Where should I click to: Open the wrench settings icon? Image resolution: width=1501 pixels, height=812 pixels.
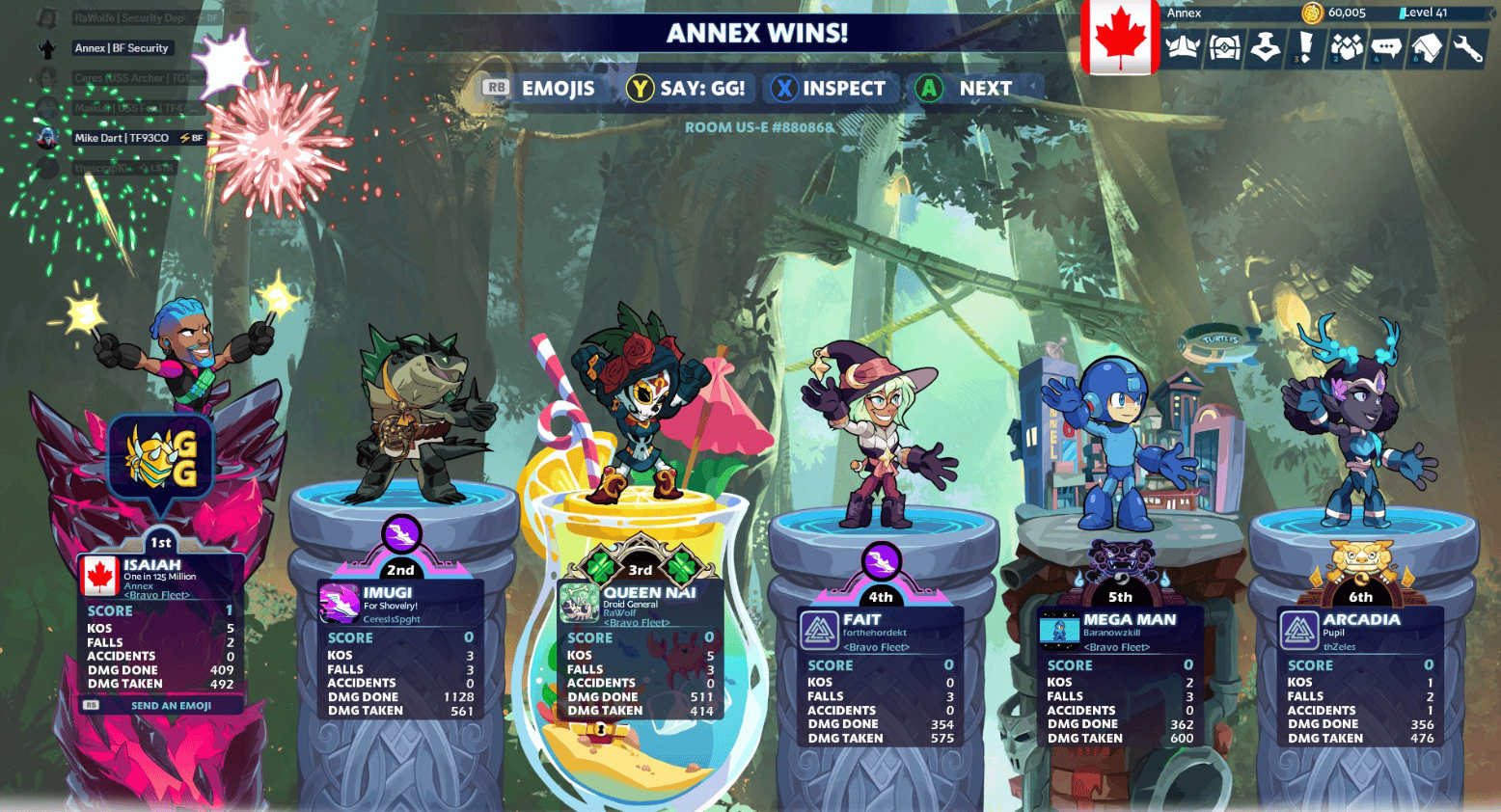(x=1467, y=47)
